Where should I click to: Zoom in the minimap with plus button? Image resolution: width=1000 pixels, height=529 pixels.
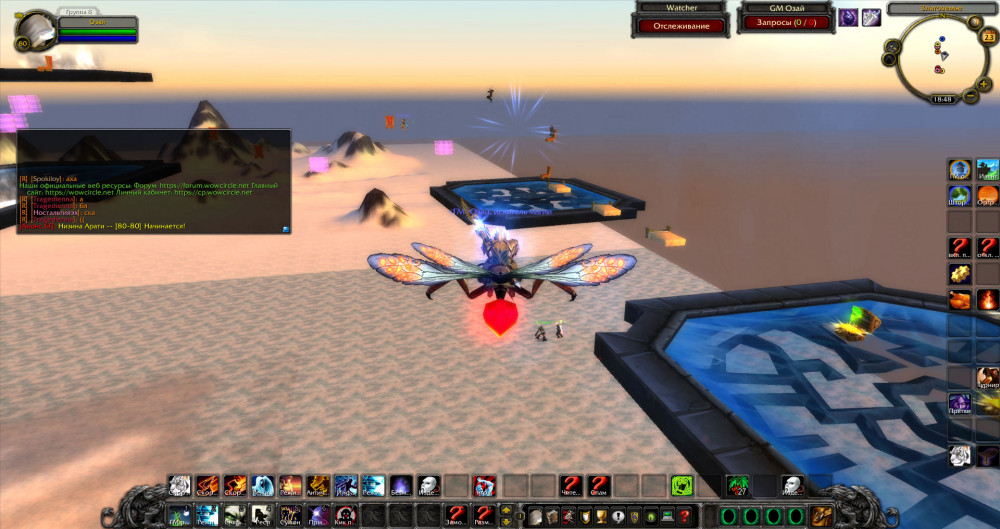point(985,85)
